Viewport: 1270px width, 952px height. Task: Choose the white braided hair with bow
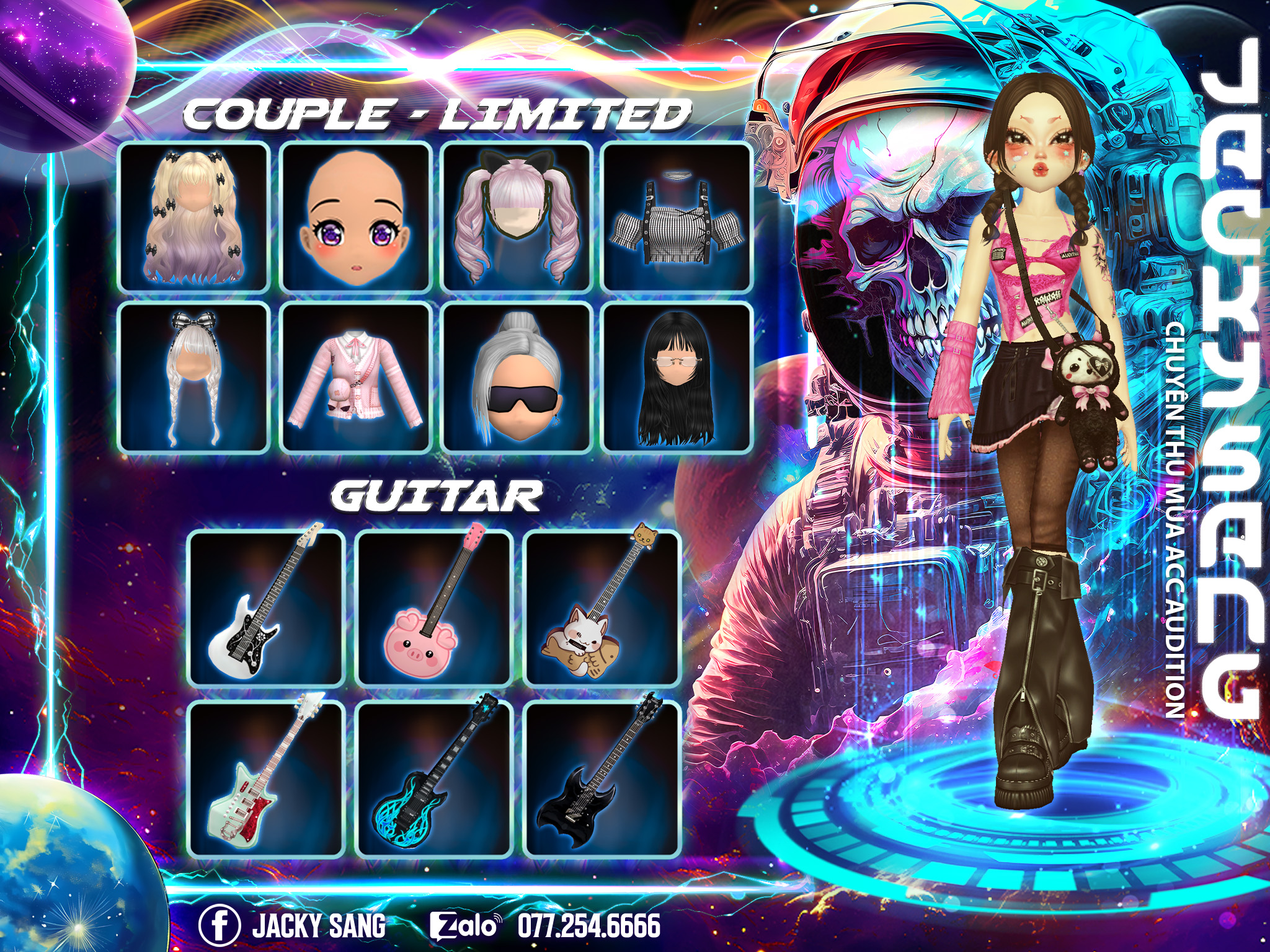click(194, 377)
